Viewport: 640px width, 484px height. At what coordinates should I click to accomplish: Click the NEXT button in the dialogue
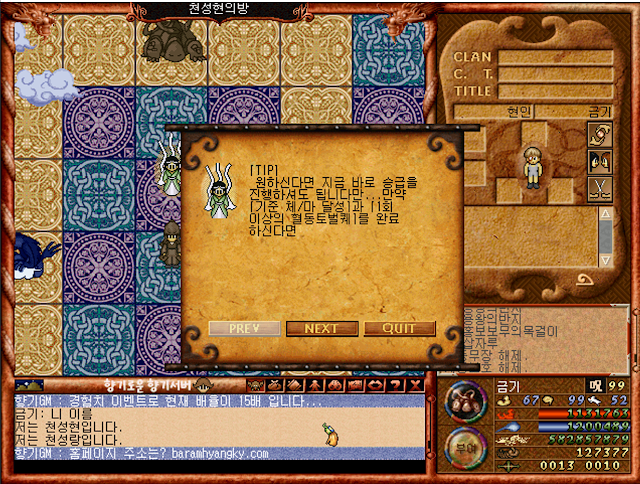(321, 328)
